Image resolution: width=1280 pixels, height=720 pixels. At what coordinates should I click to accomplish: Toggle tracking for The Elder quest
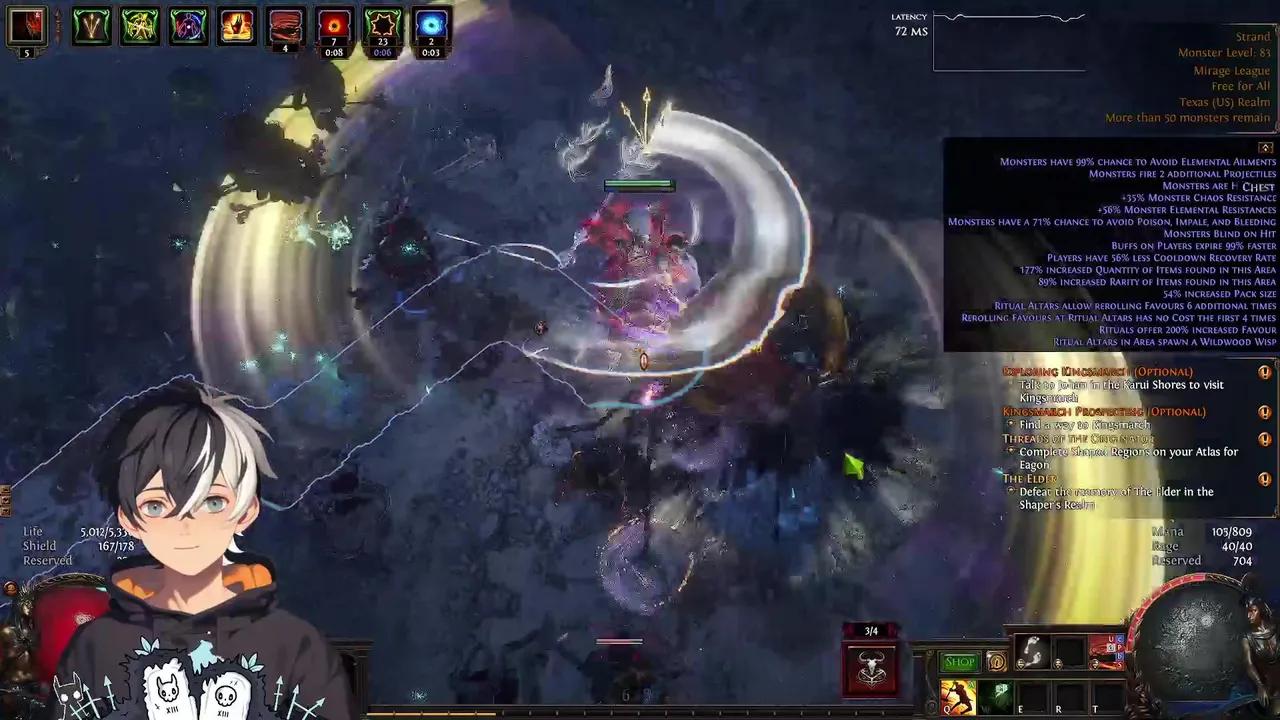[1264, 480]
